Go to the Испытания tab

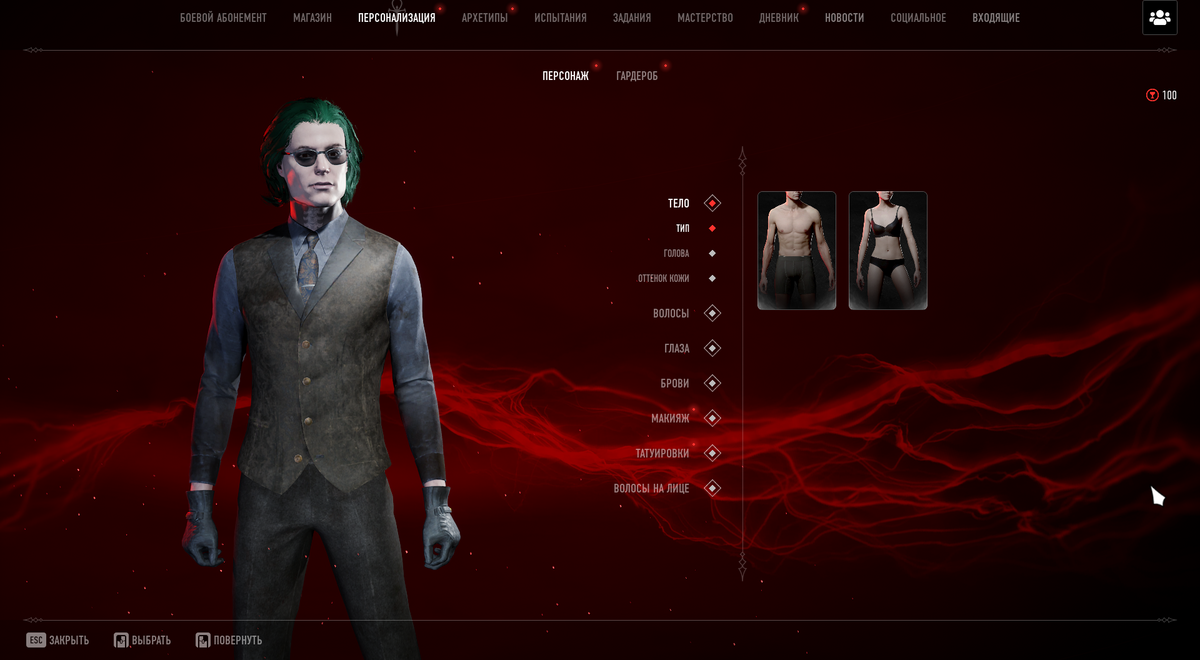560,18
